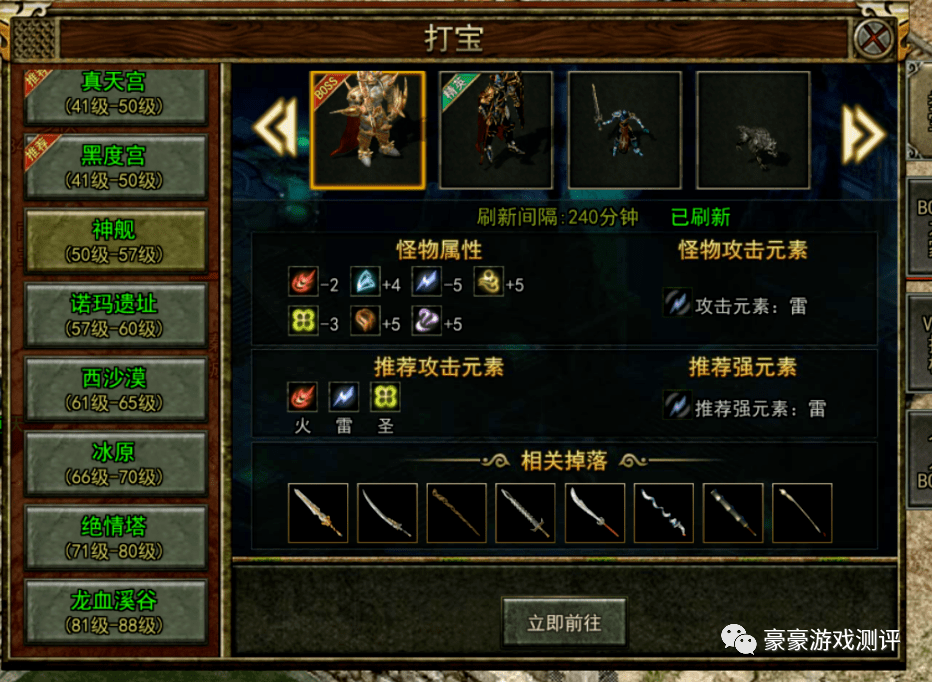Click the 火 recommended attack element icon

(302, 398)
